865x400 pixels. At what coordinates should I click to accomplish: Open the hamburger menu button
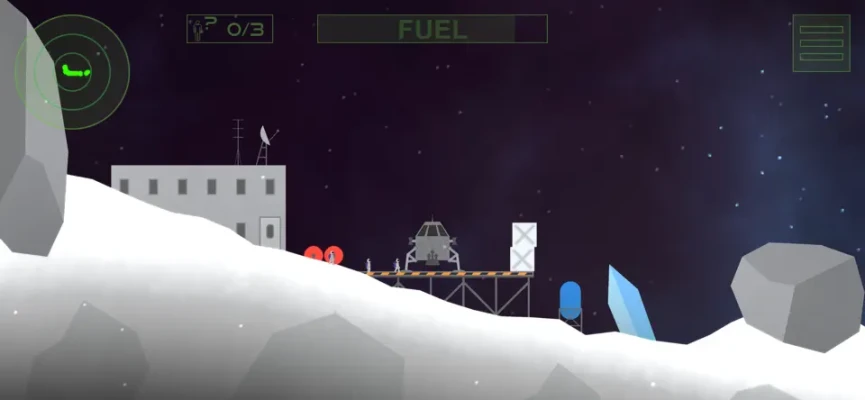[821, 43]
